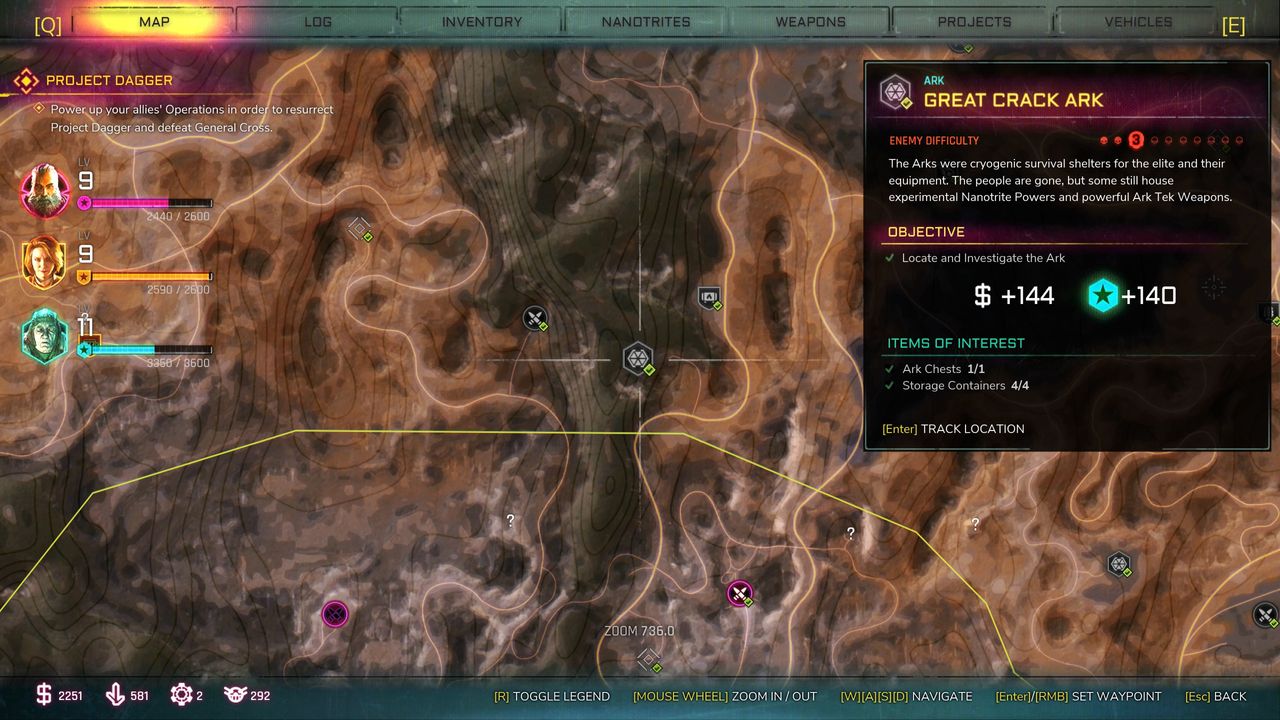Open the Inventory tab
The height and width of the screenshot is (720, 1280).
click(x=481, y=21)
